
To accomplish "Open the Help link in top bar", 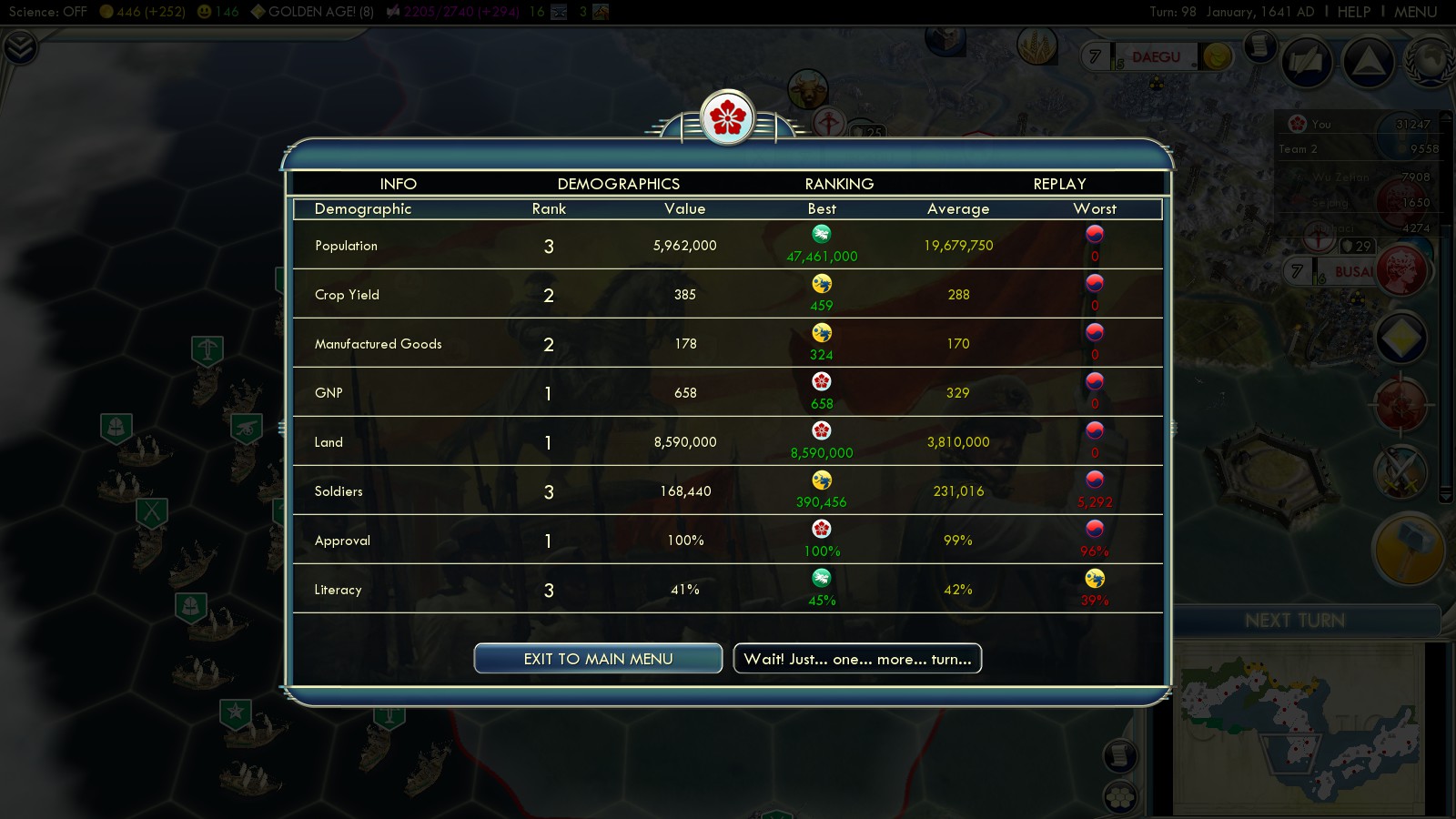I will pos(1353,12).
